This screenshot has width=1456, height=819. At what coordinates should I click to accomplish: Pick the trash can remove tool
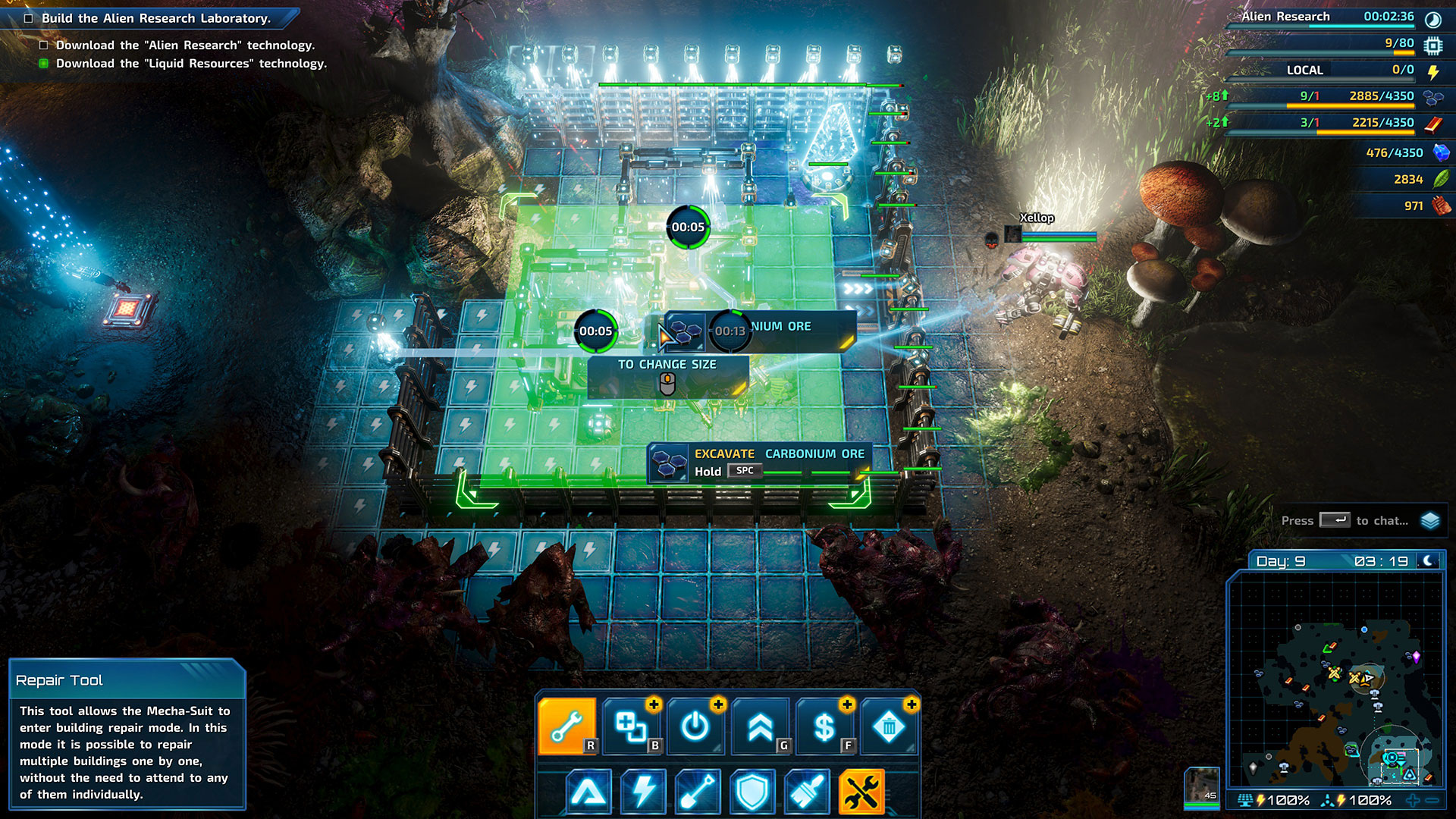(889, 726)
